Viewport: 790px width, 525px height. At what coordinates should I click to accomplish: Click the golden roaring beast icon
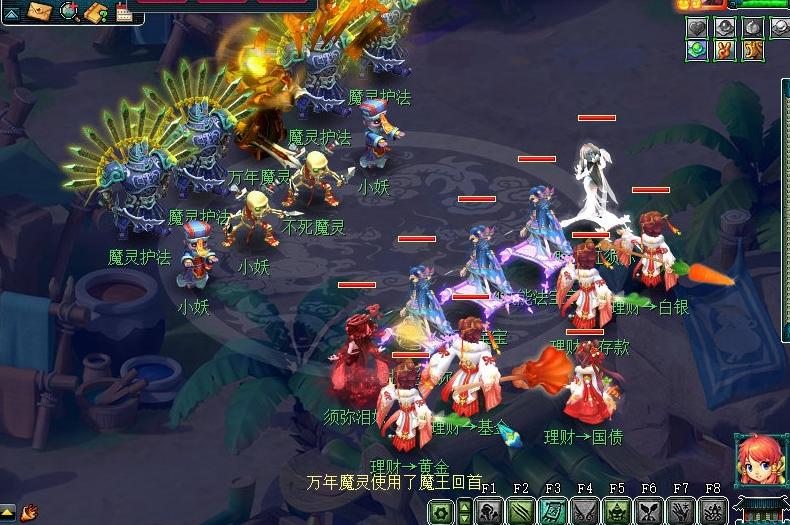752,50
